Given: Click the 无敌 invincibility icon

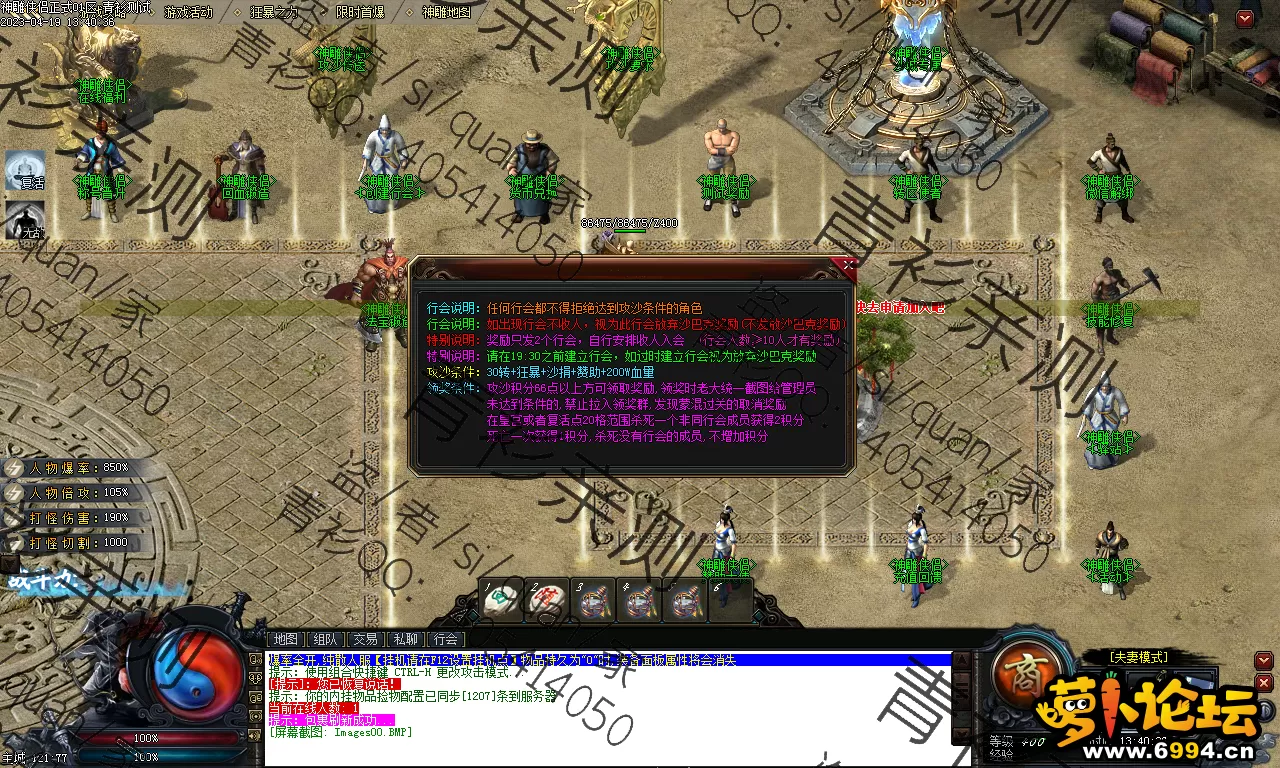Looking at the screenshot, I should pyautogui.click(x=26, y=220).
